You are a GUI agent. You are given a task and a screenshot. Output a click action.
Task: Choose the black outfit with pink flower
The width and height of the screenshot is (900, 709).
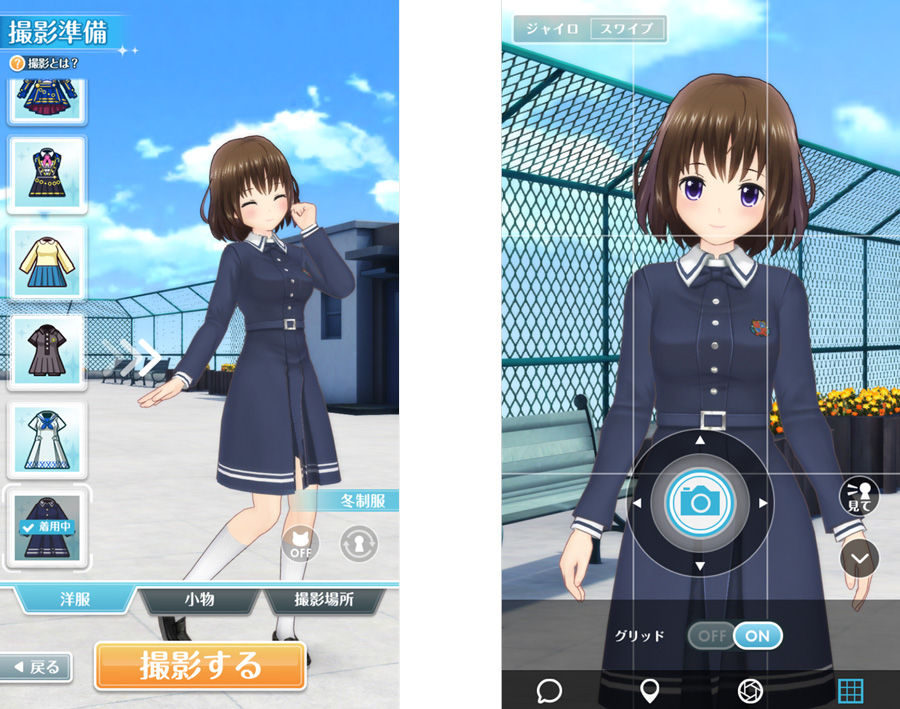(47, 174)
